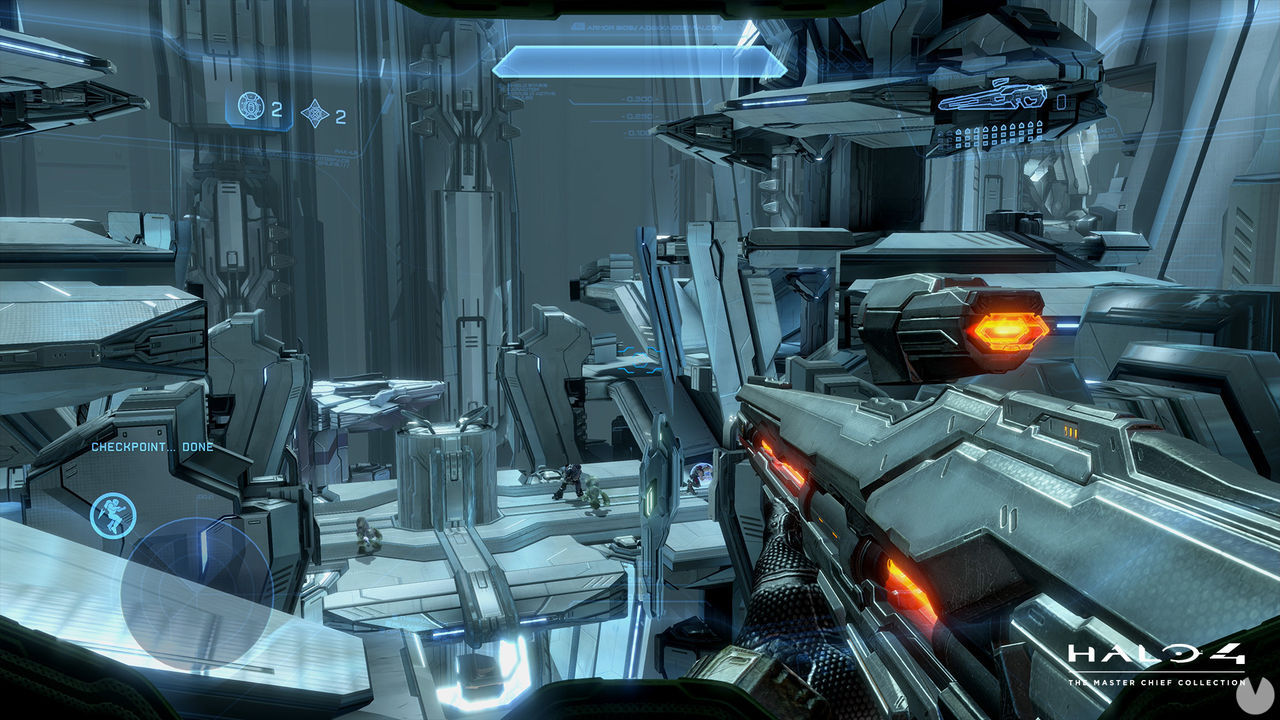
Task: Click the frag grenade count number 2
Action: pyautogui.click(x=277, y=110)
